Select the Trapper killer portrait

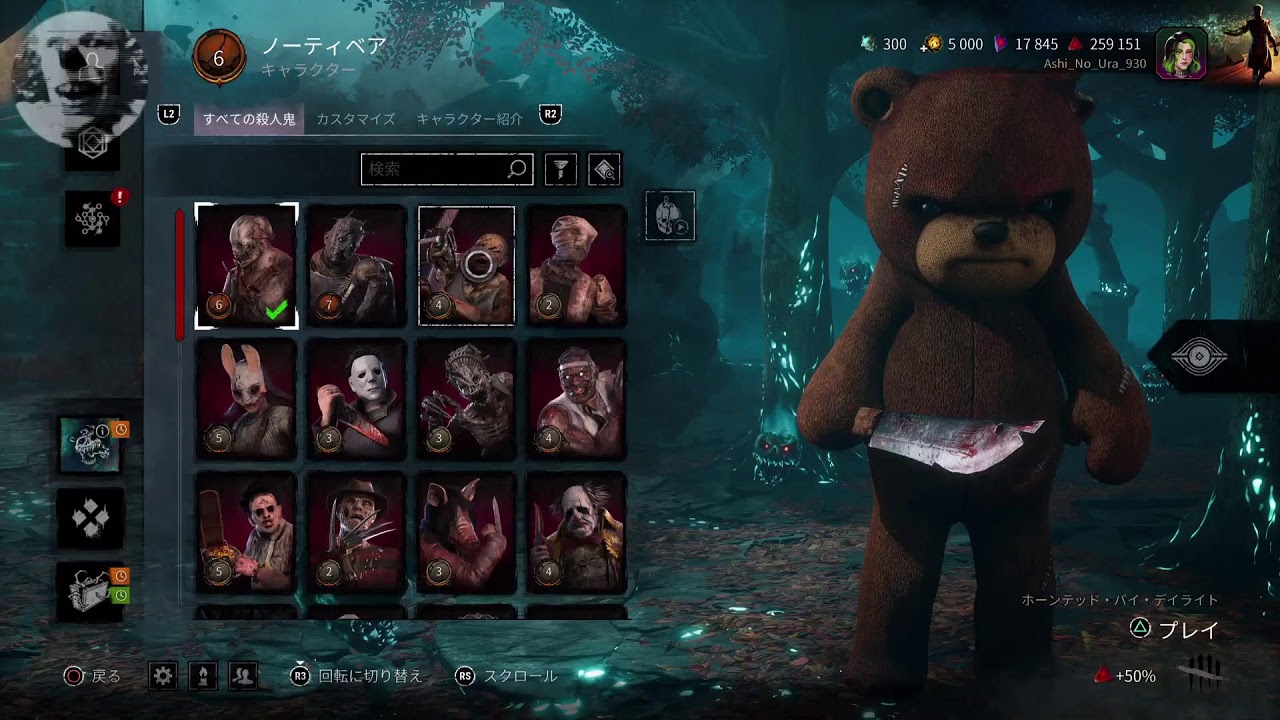click(246, 266)
